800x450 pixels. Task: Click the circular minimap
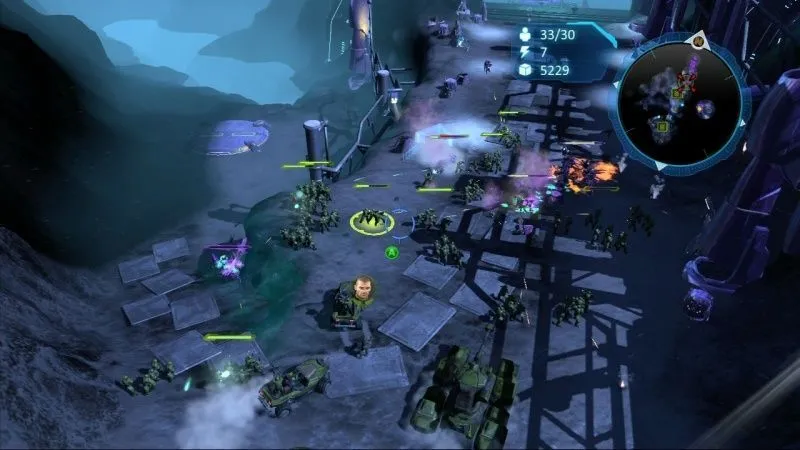tap(678, 97)
